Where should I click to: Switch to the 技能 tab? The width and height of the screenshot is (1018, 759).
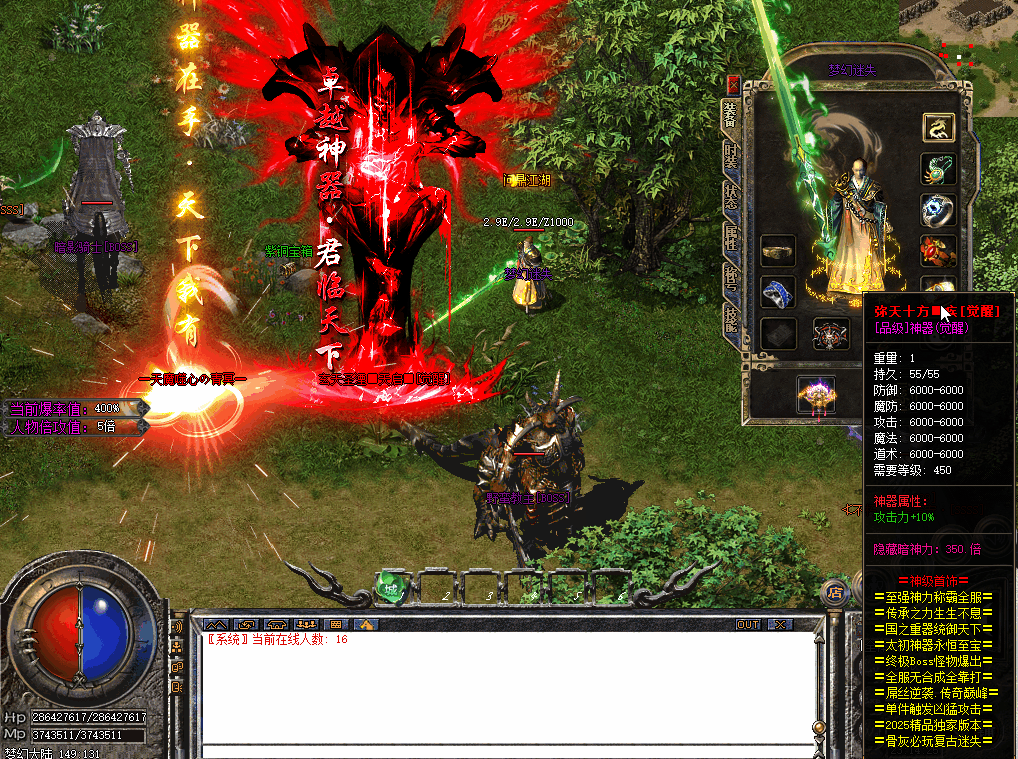click(x=732, y=321)
